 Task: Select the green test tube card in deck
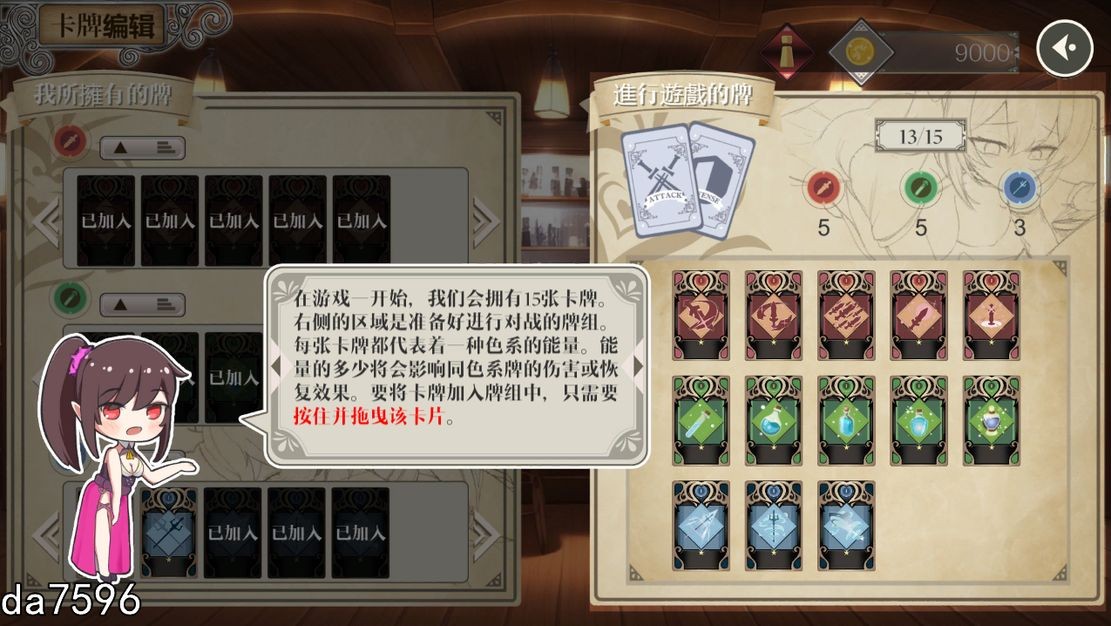point(701,419)
